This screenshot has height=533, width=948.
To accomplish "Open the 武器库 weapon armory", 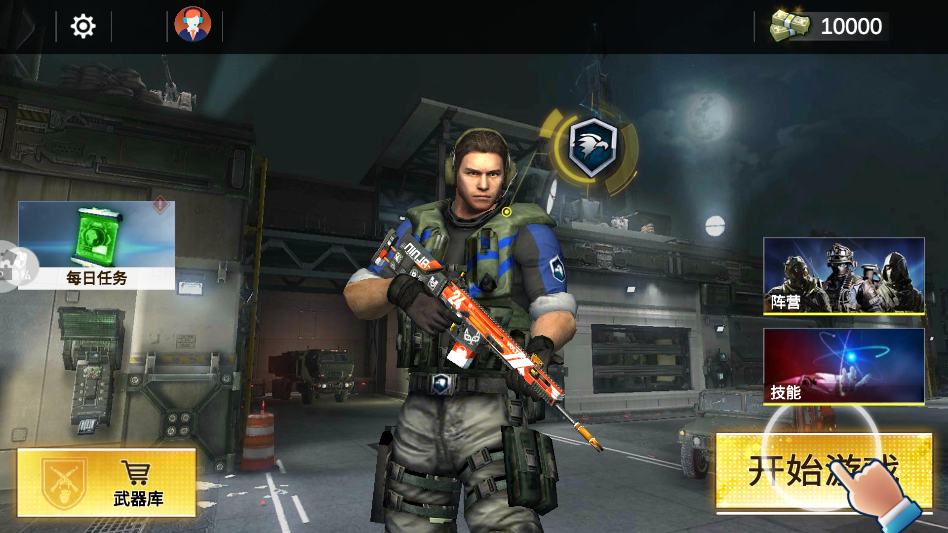I will click(x=107, y=482).
